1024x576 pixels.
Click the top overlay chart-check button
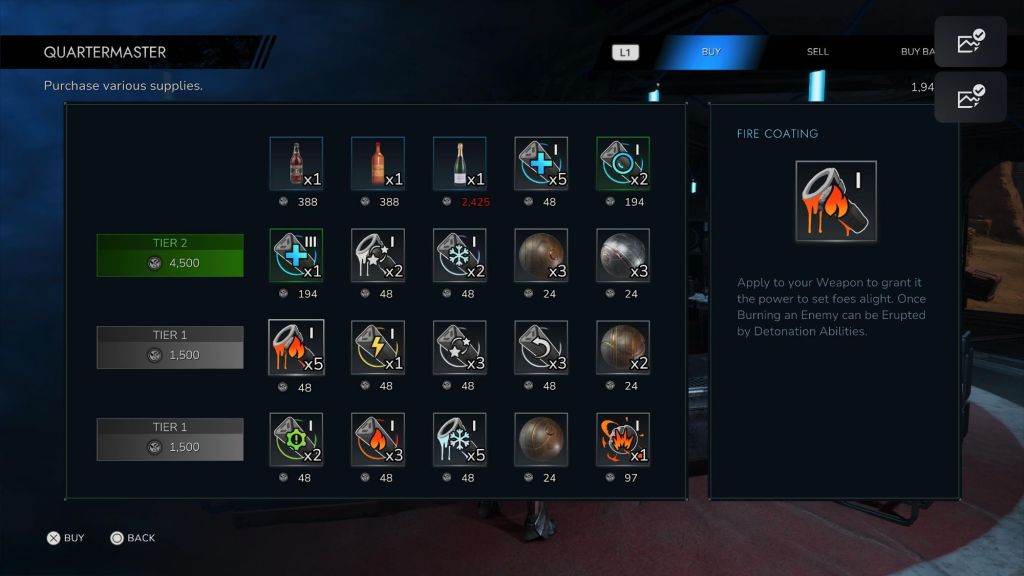point(970,42)
